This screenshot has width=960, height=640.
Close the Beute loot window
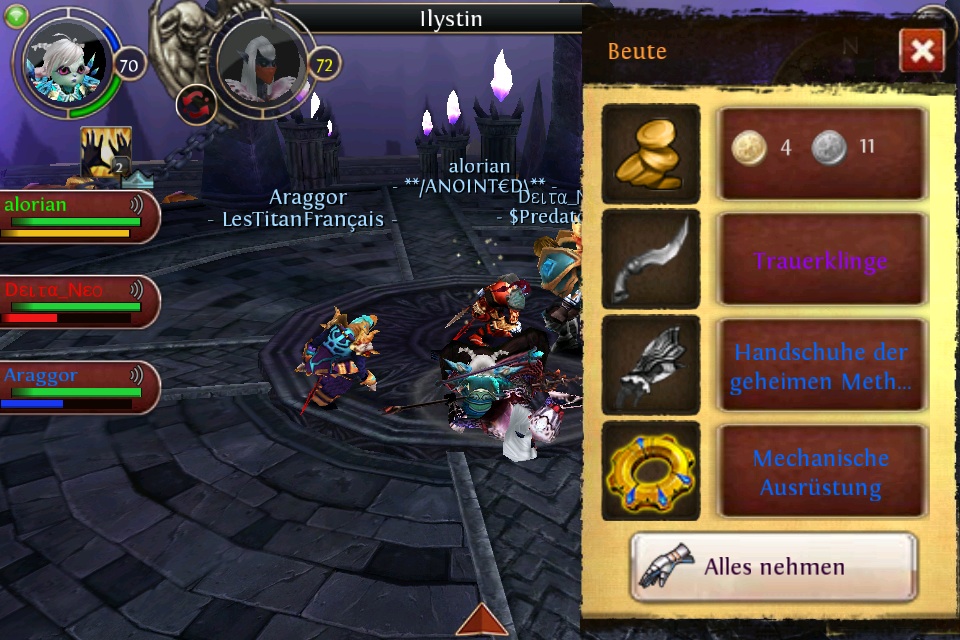[x=921, y=50]
